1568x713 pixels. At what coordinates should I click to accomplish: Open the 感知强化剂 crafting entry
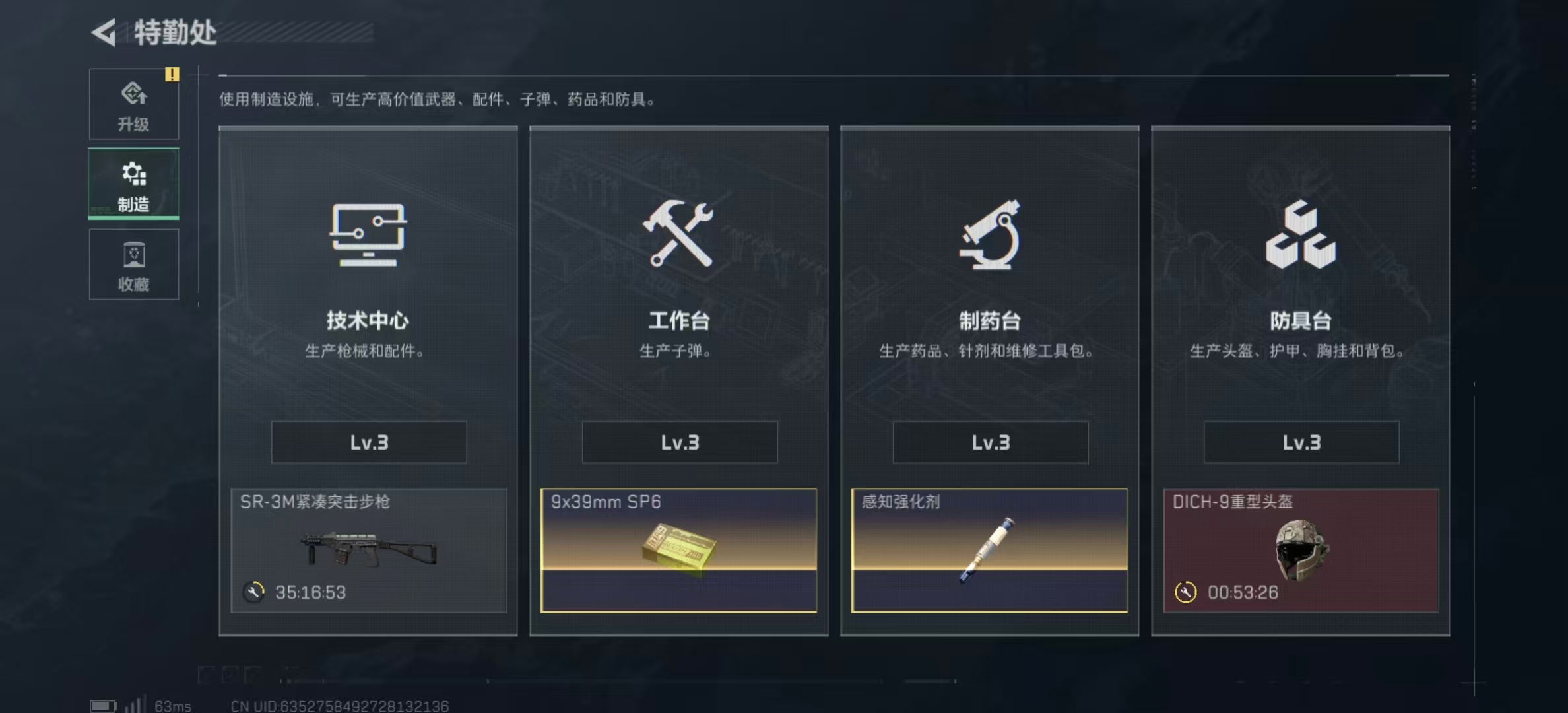989,551
